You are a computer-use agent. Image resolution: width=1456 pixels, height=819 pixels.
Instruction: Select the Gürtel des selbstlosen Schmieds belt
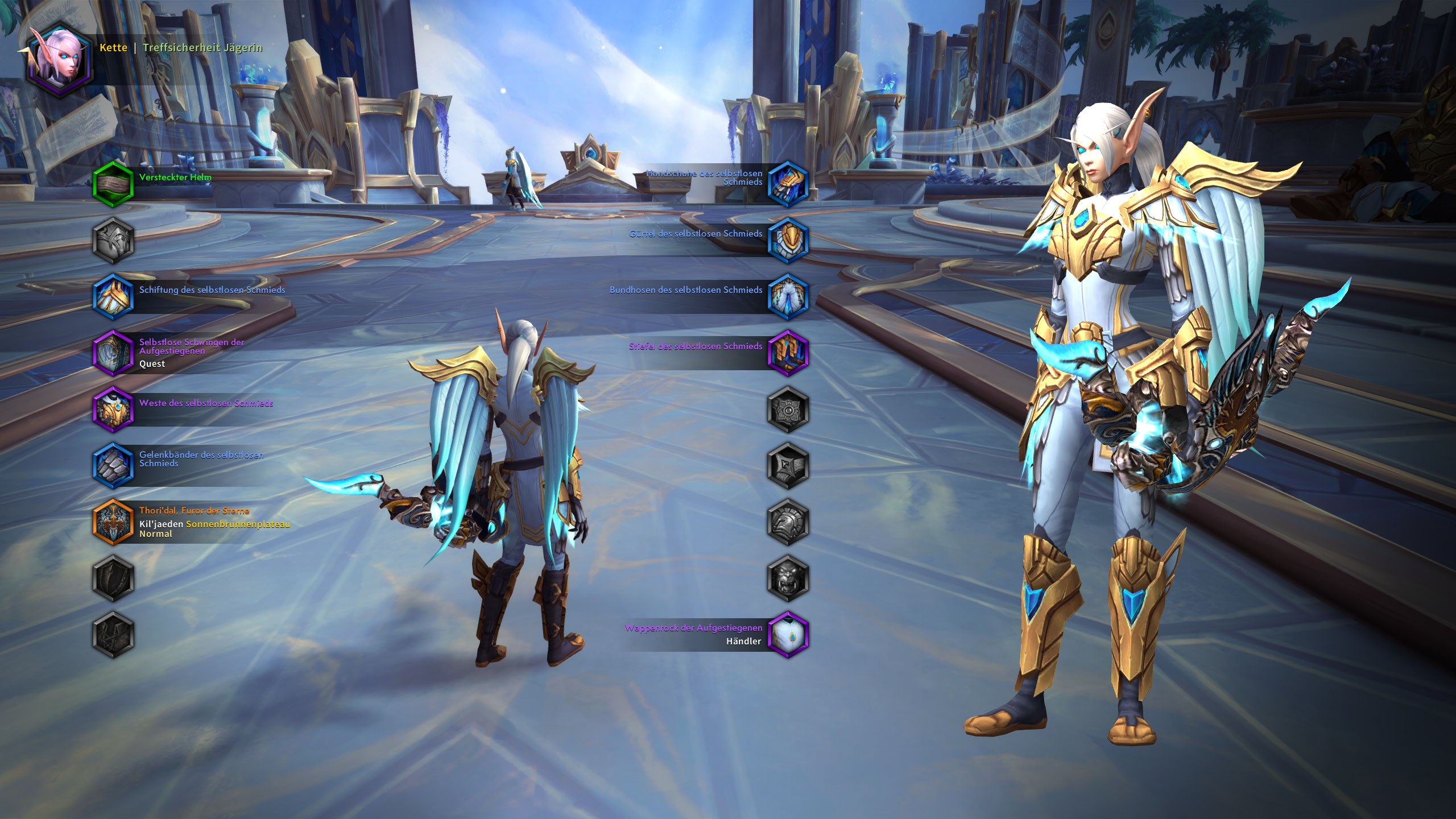(x=788, y=239)
